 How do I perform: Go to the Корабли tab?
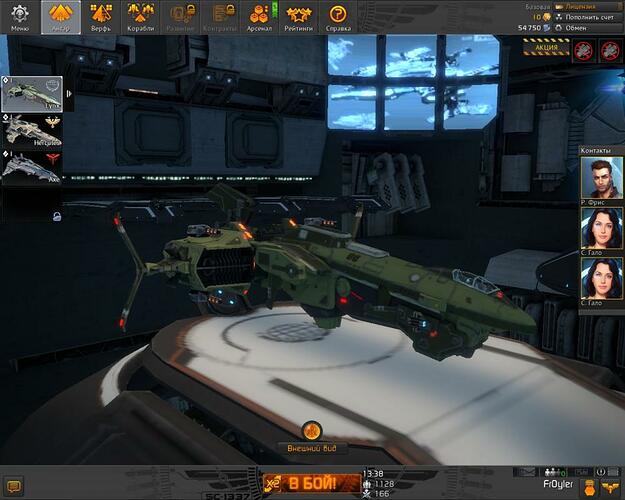[x=141, y=17]
